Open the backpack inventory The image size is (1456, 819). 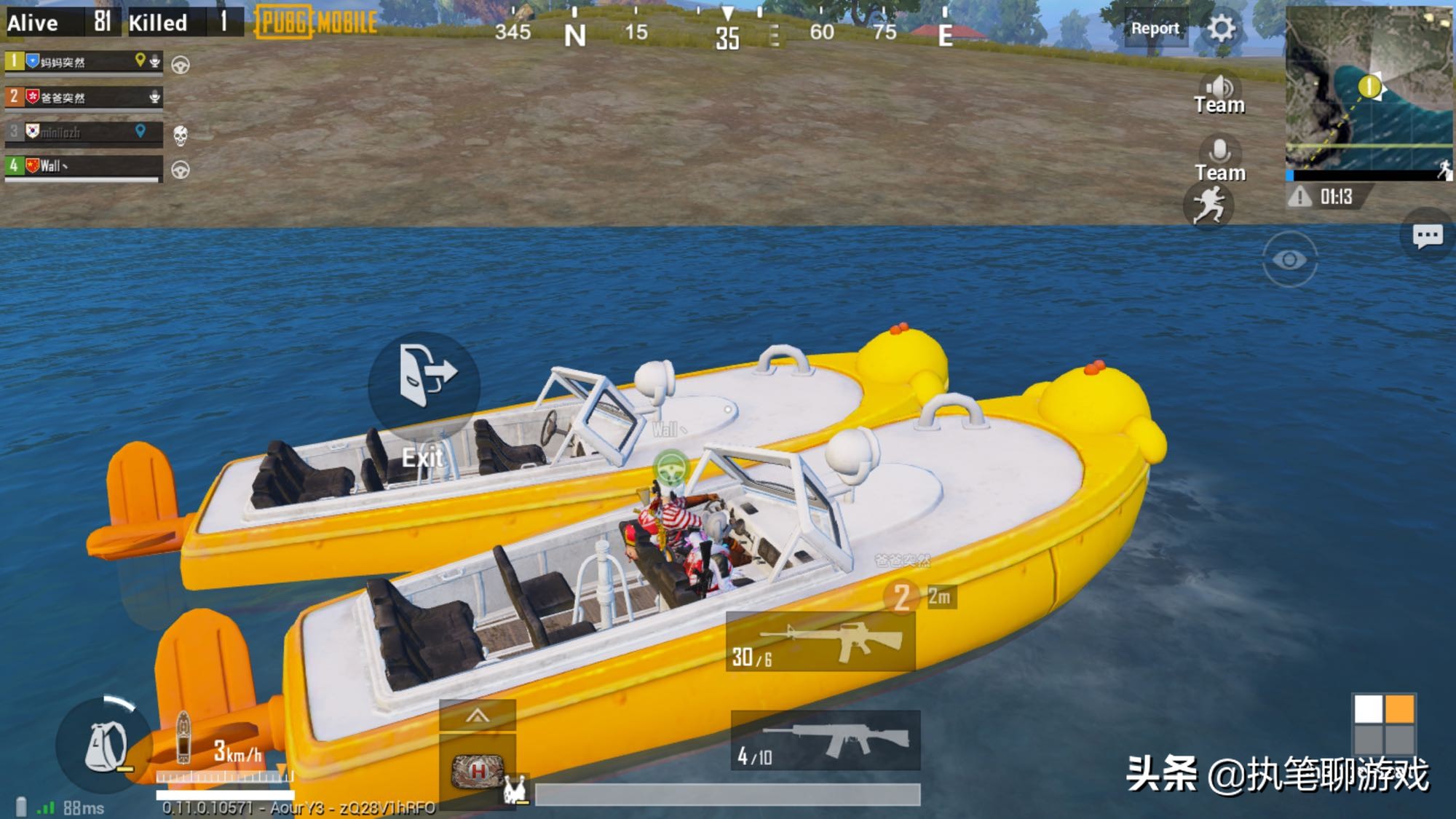pos(104,745)
